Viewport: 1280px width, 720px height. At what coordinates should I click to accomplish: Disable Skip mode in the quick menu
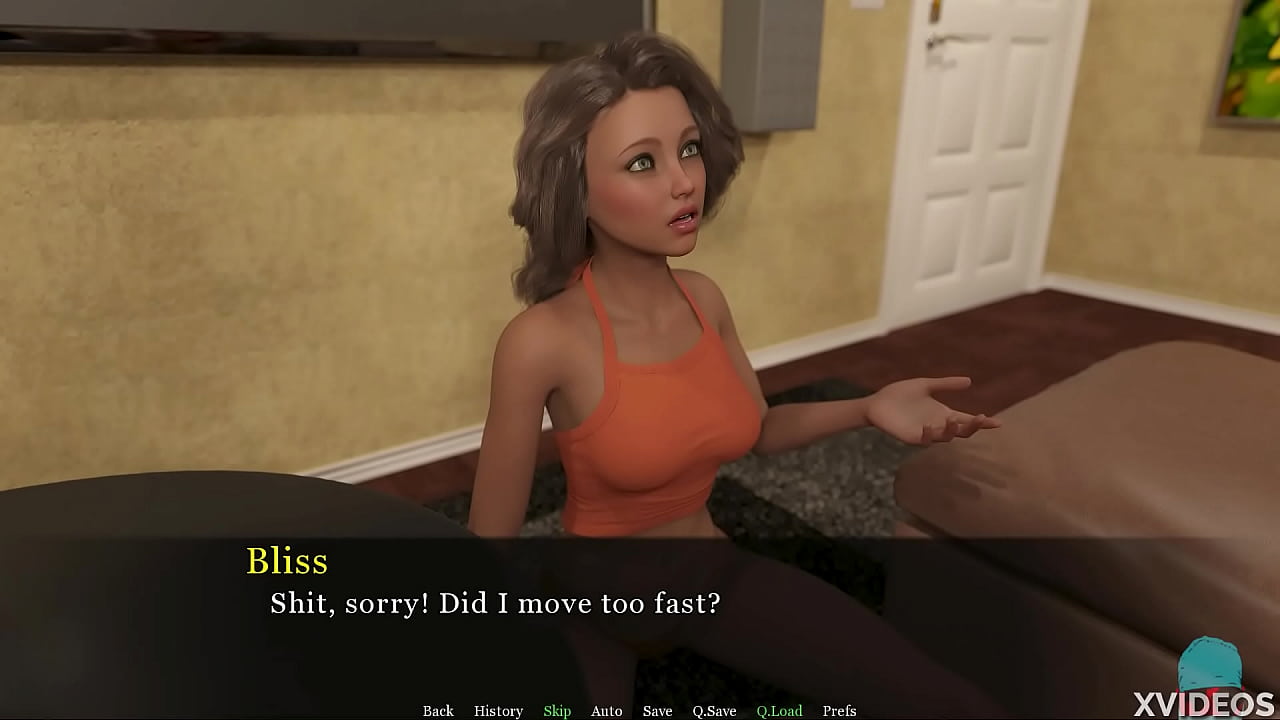(x=557, y=711)
